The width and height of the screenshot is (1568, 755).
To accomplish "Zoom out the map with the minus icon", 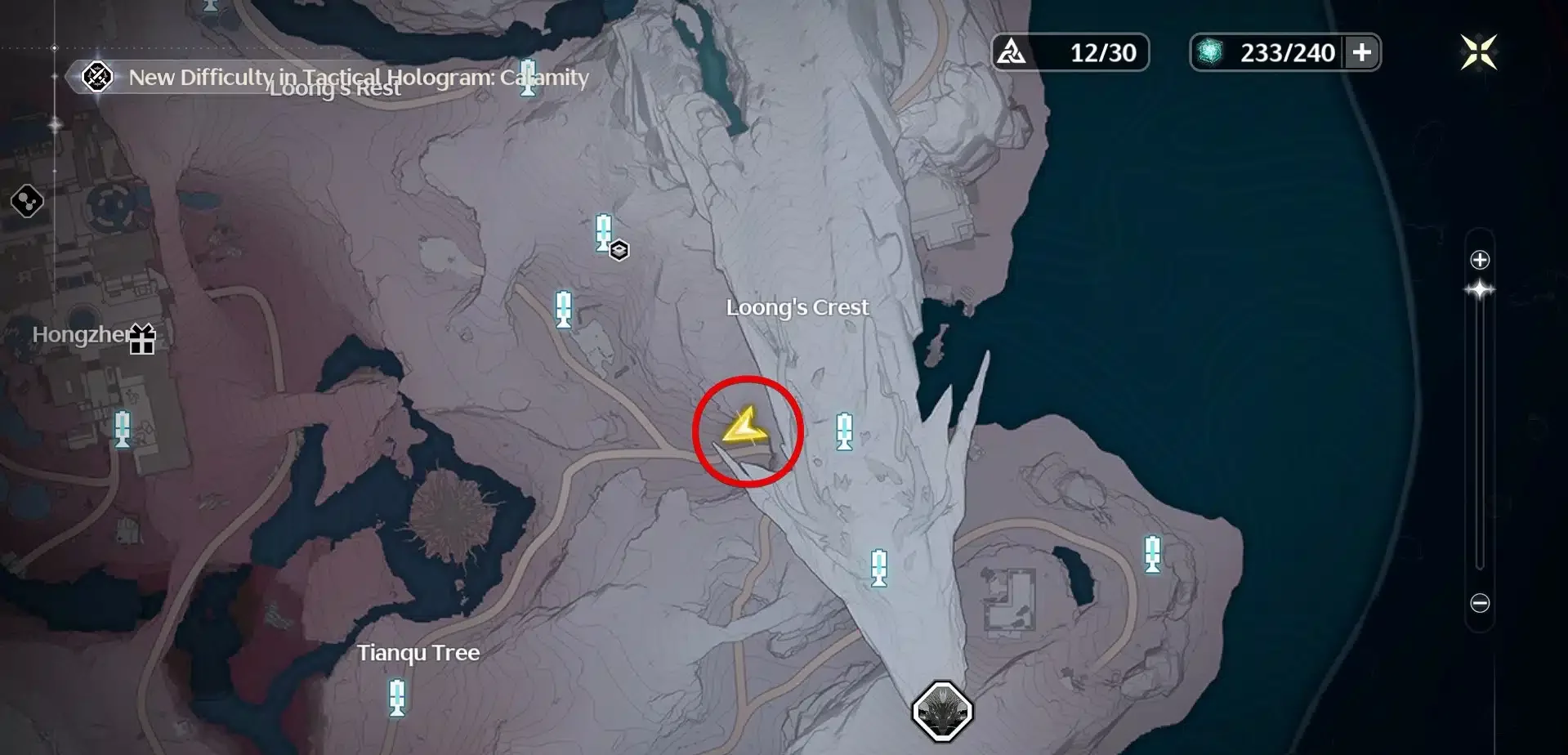I will 1480,604.
